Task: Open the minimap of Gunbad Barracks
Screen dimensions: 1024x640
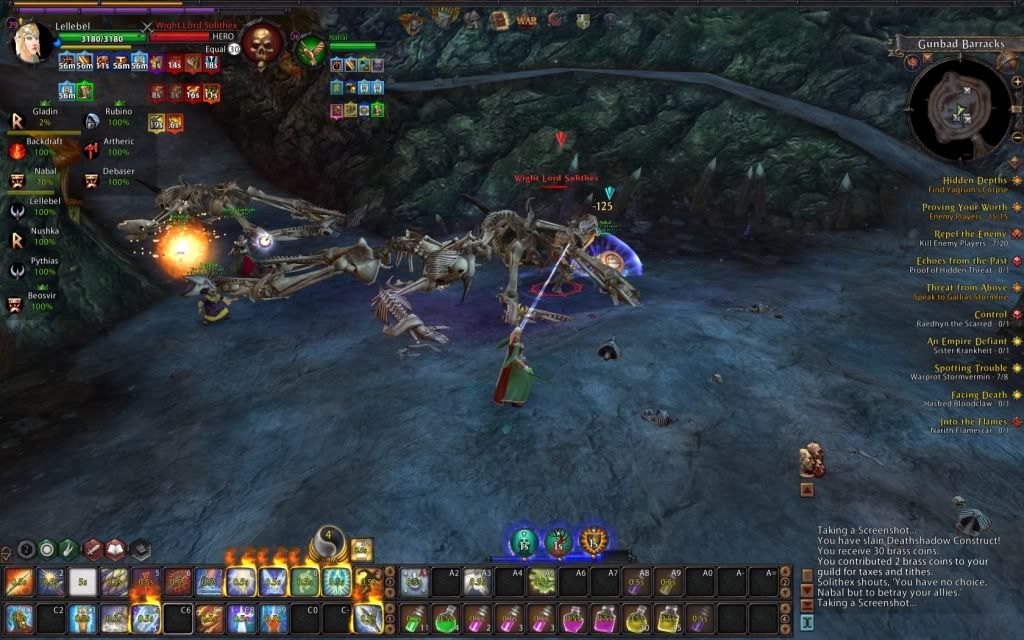Action: 958,108
